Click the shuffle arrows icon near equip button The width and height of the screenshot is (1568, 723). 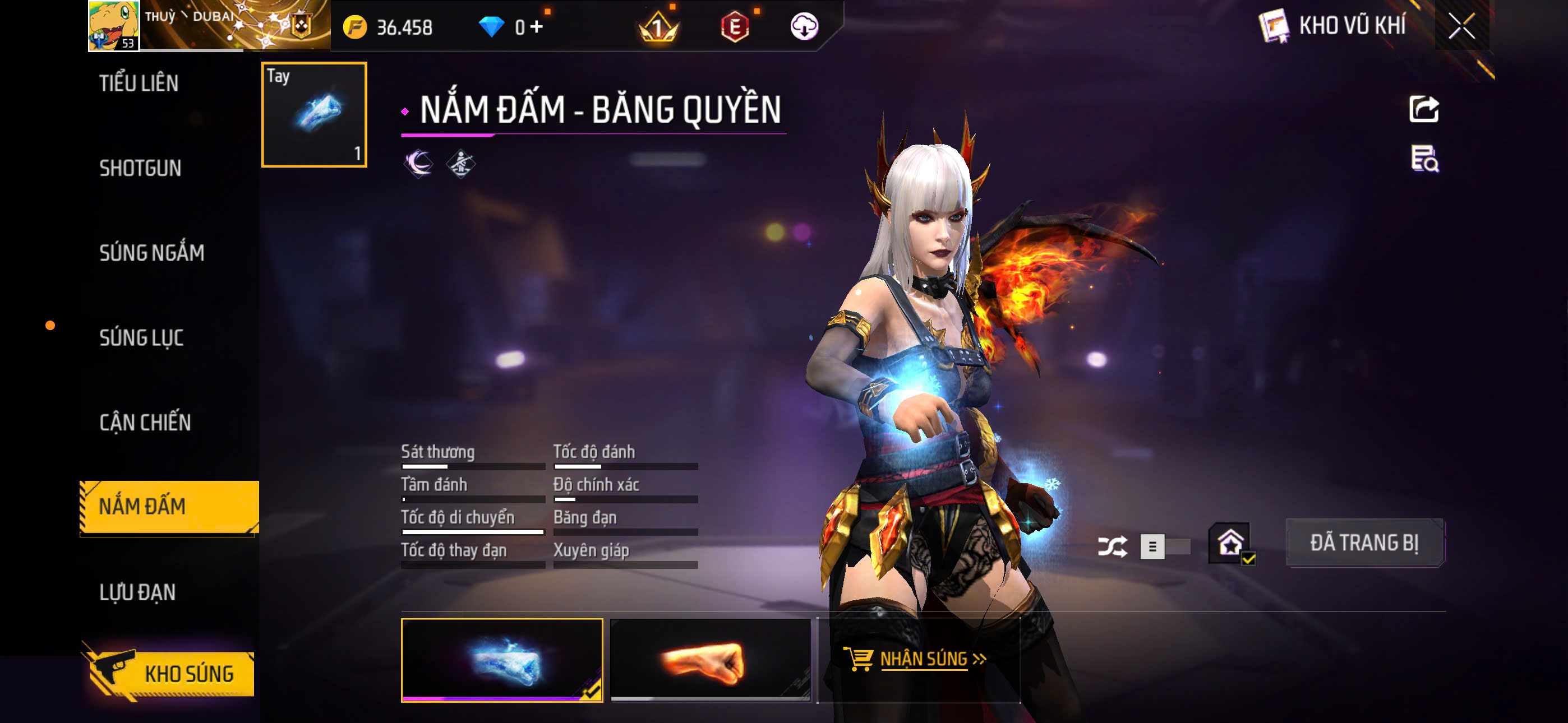1113,546
